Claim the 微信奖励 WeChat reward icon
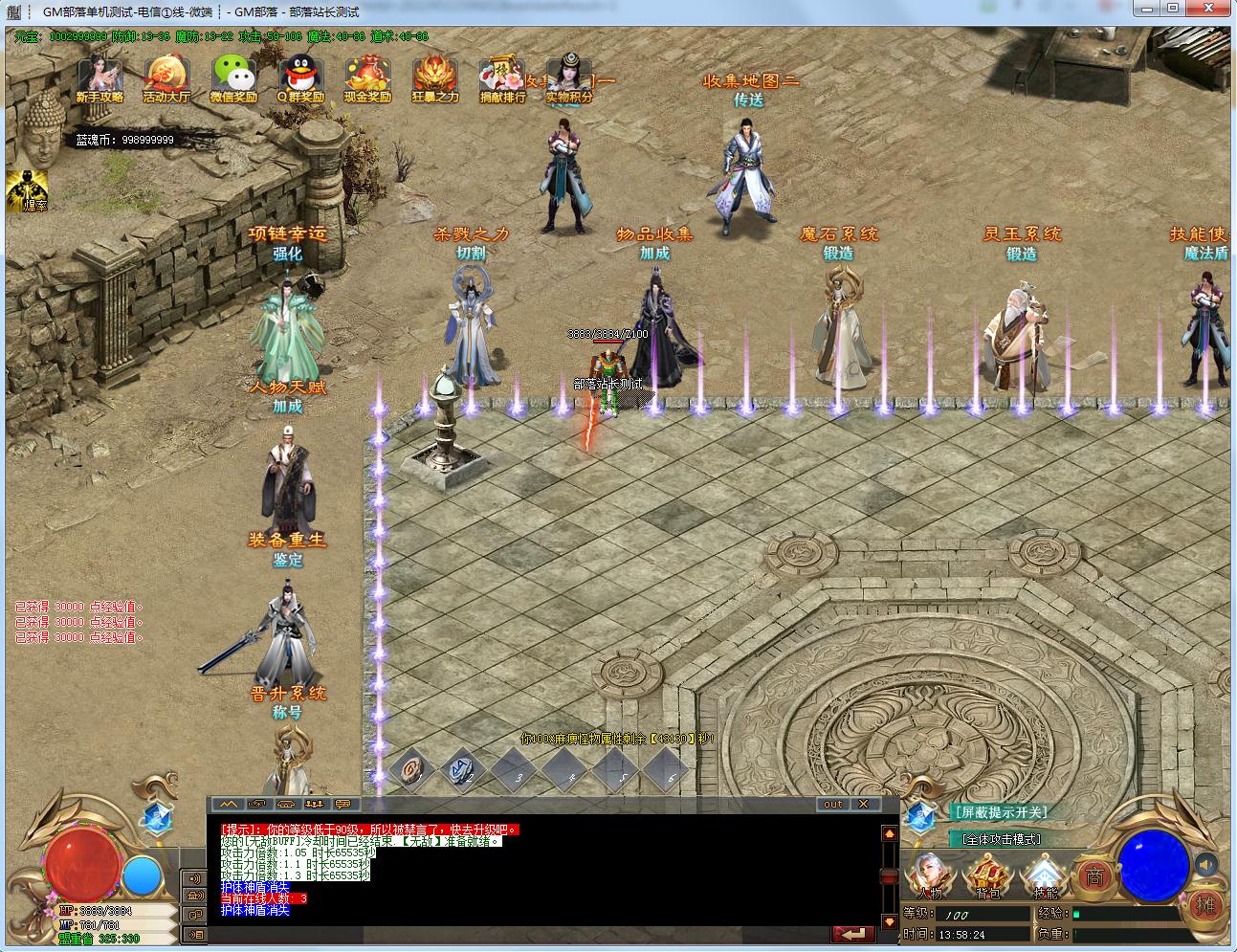Viewport: 1237px width, 952px height. tap(233, 77)
